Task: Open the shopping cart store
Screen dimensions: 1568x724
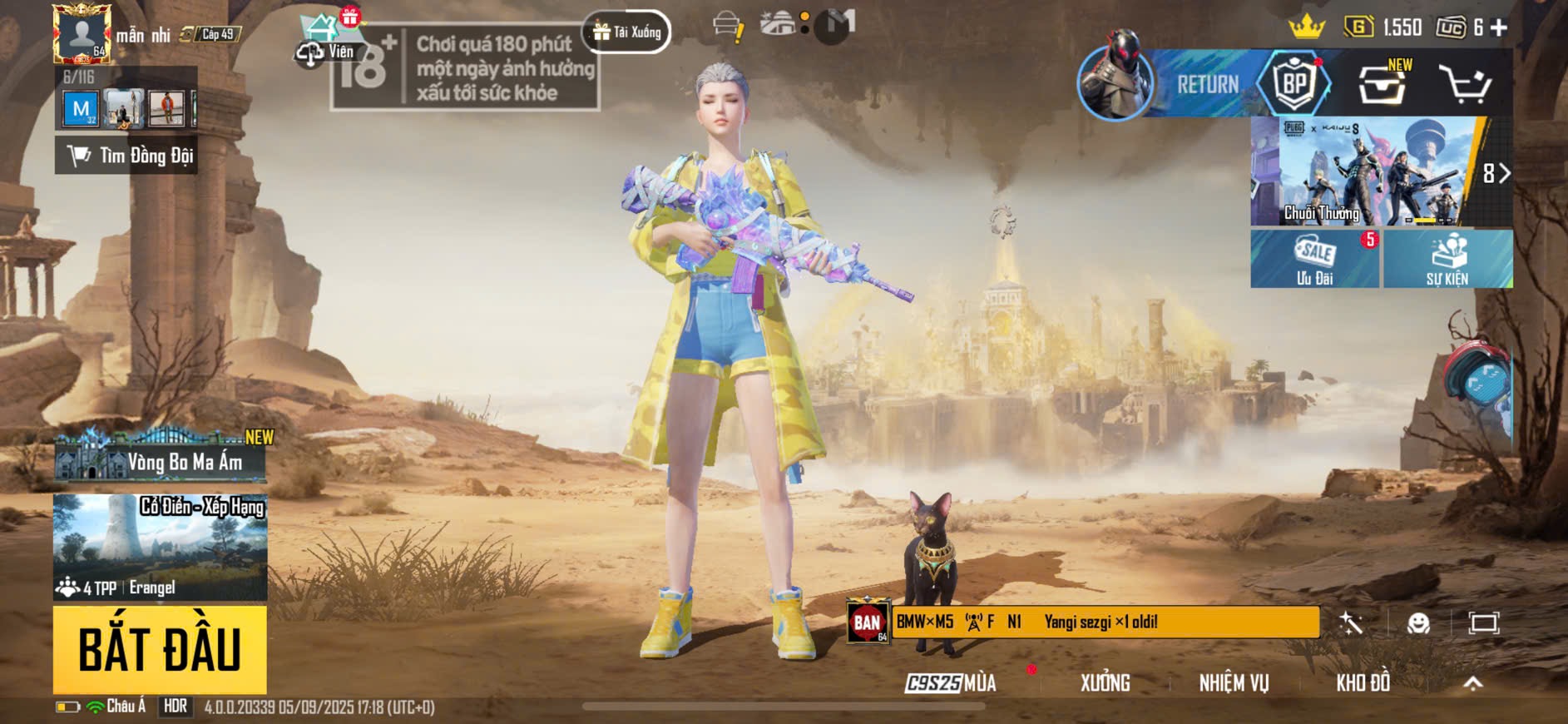Action: (x=1465, y=84)
